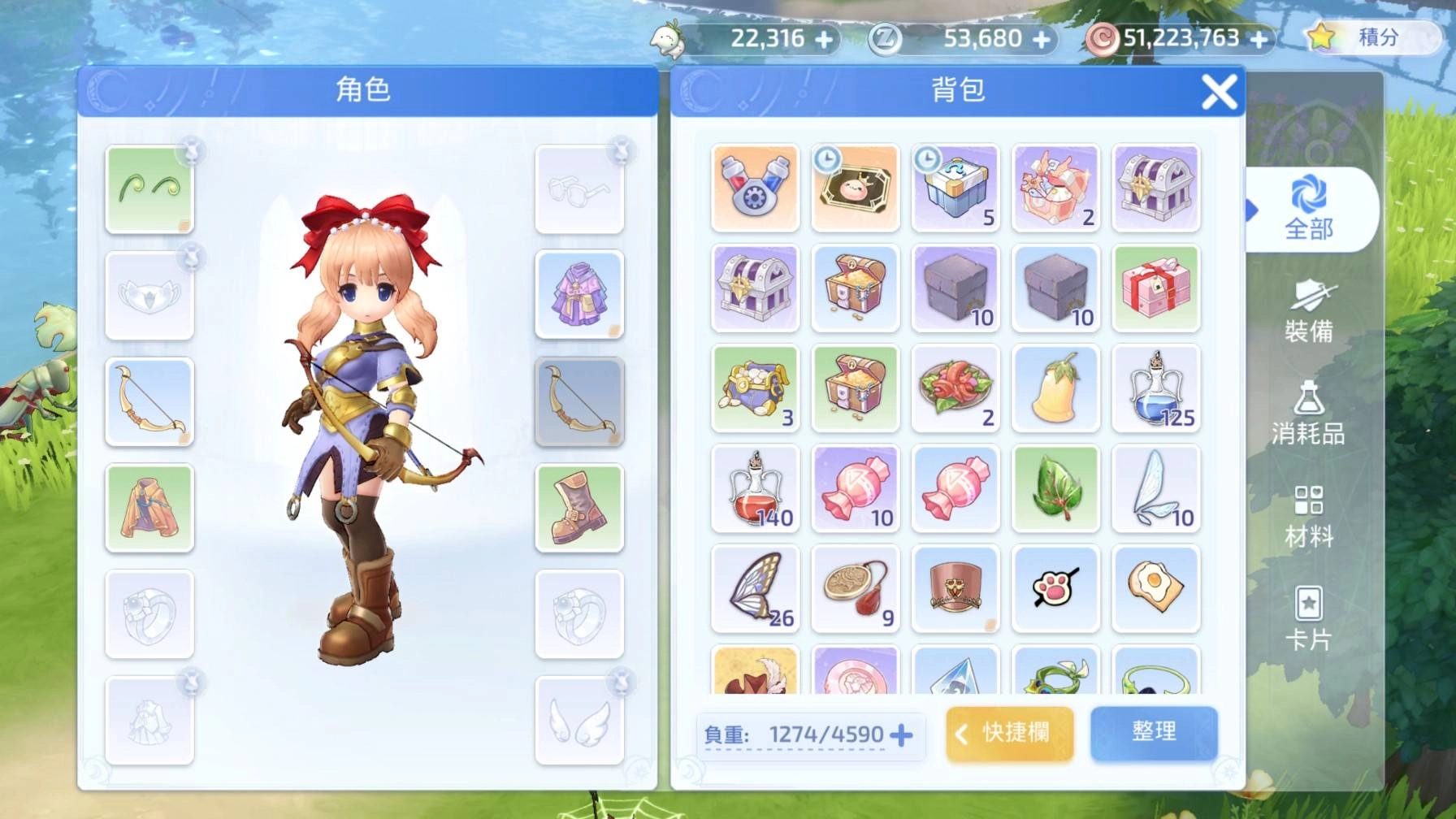1456x819 pixels.
Task: Click the equipped purple robe armor slot
Action: coord(579,294)
